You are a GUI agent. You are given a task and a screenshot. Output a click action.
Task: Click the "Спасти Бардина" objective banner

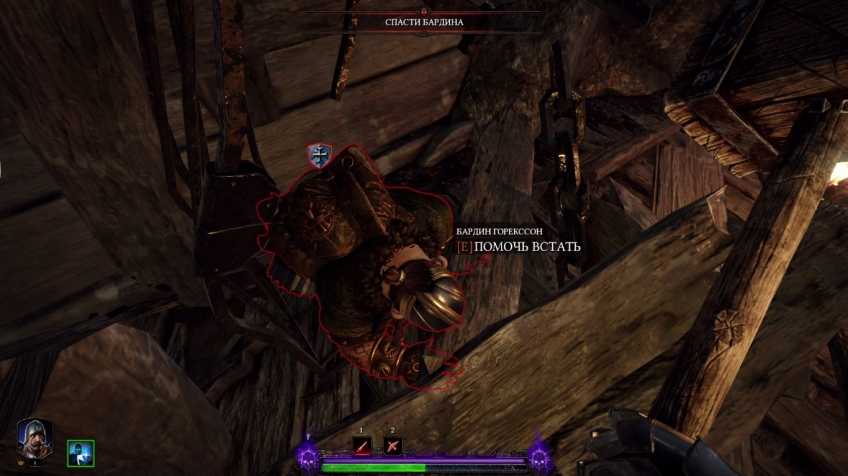[x=424, y=22]
